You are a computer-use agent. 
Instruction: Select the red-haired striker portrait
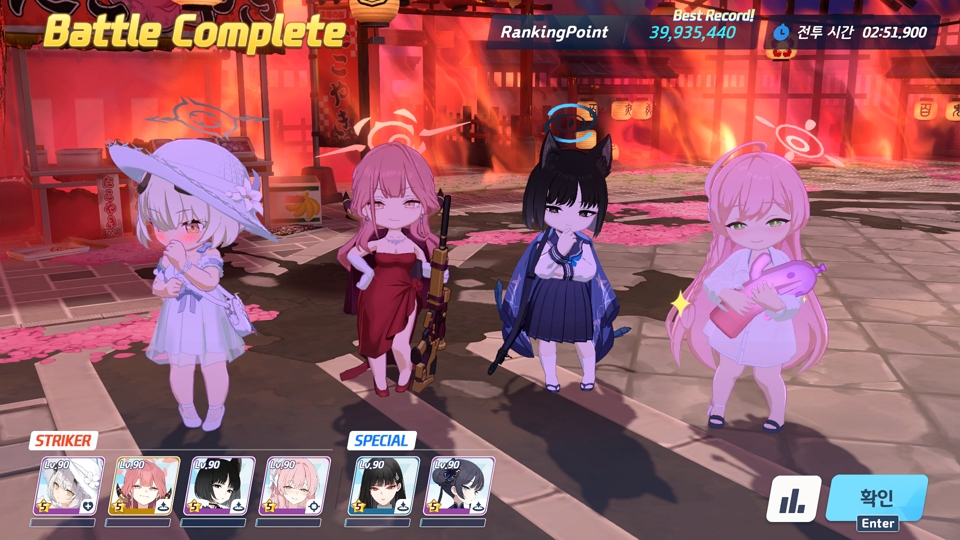pyautogui.click(x=144, y=486)
